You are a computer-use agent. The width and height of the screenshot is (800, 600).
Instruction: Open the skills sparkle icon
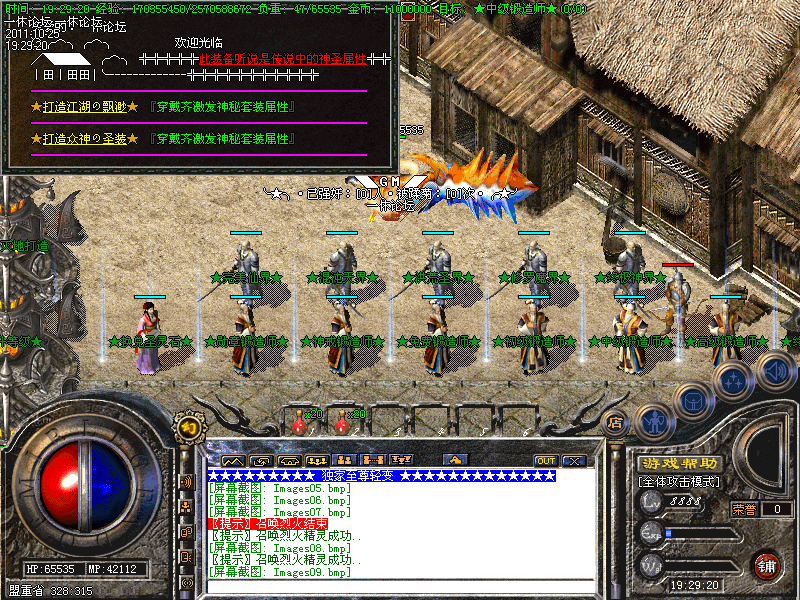(734, 379)
